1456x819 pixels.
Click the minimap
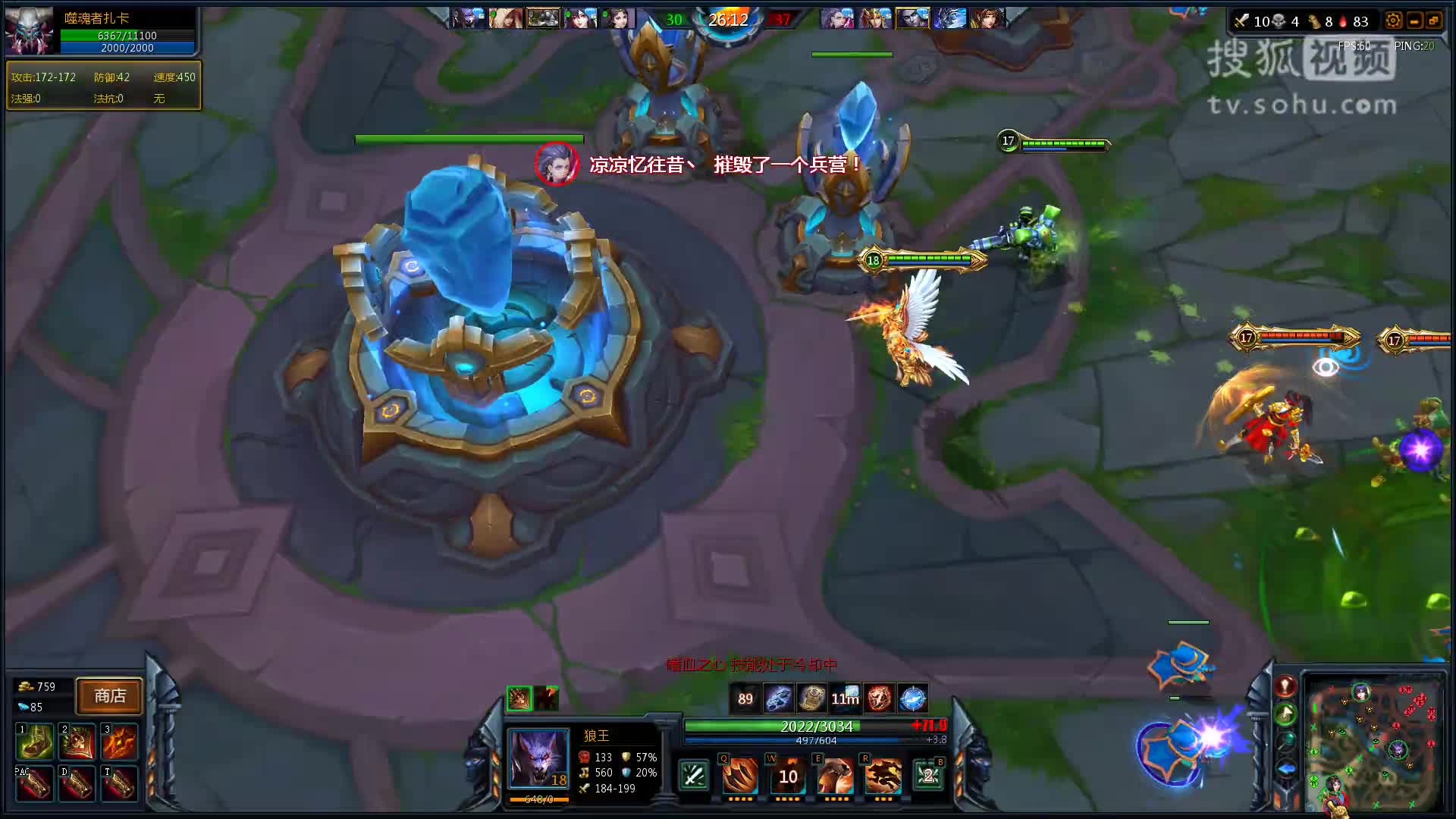click(1374, 740)
